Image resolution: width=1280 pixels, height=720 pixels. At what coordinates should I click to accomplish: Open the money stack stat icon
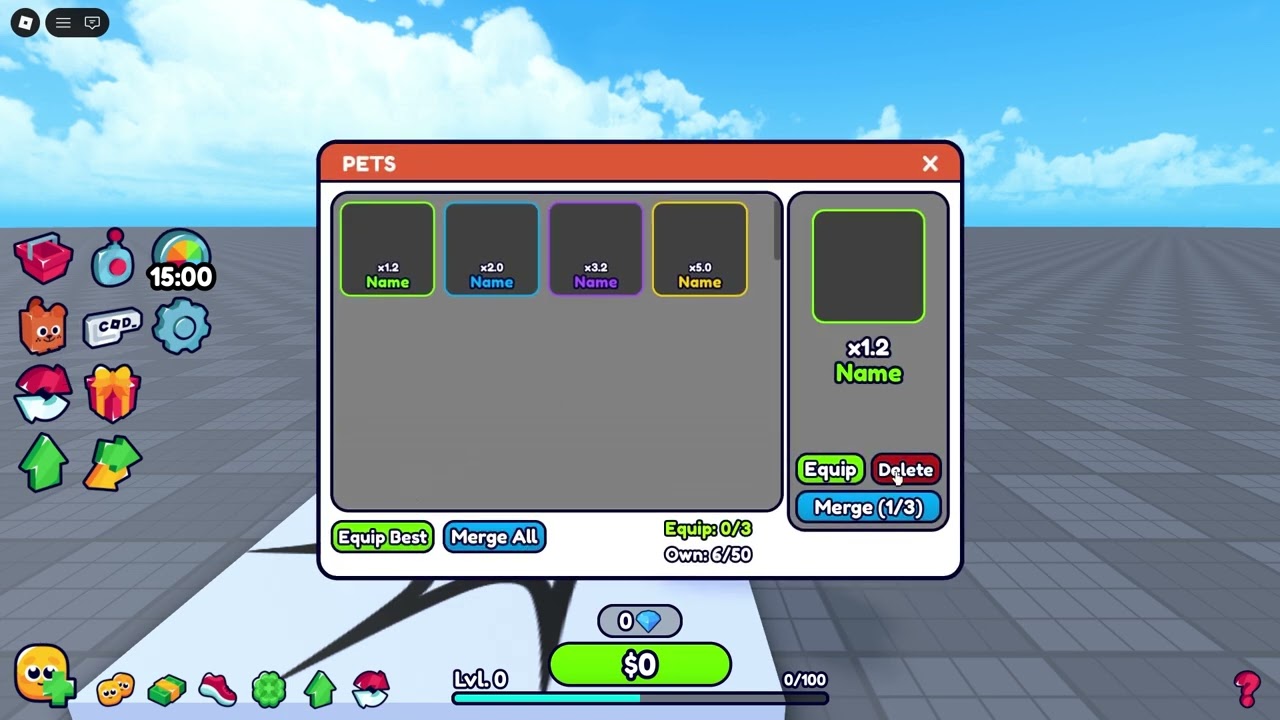click(x=166, y=688)
